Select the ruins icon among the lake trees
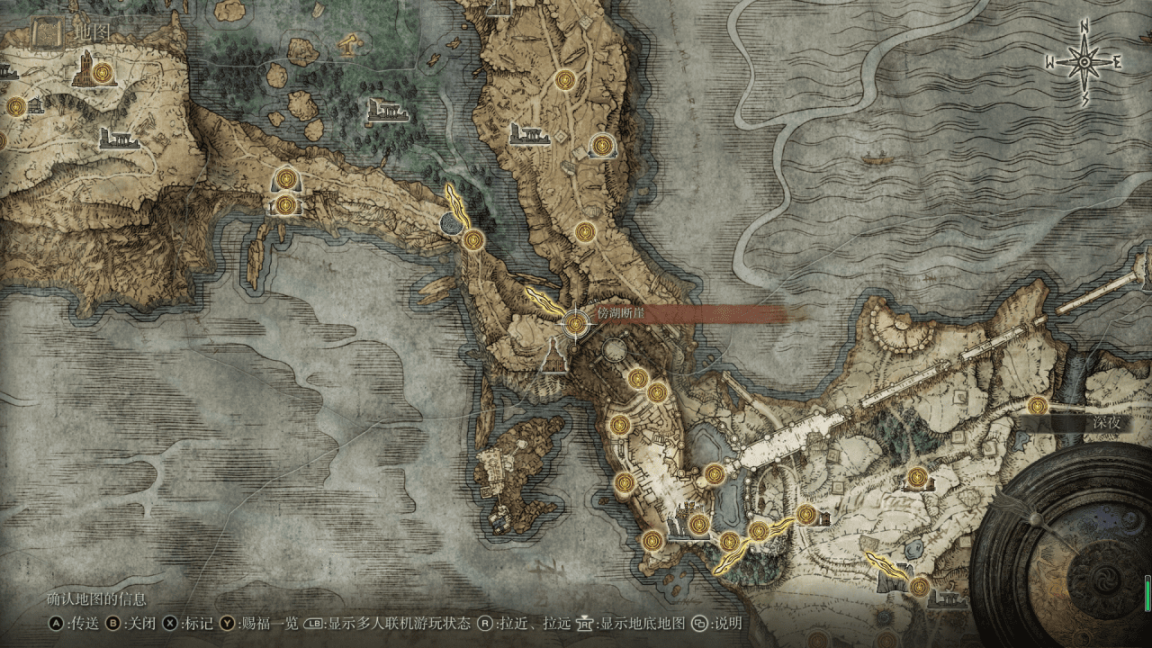The width and height of the screenshot is (1152, 648). pos(388,110)
